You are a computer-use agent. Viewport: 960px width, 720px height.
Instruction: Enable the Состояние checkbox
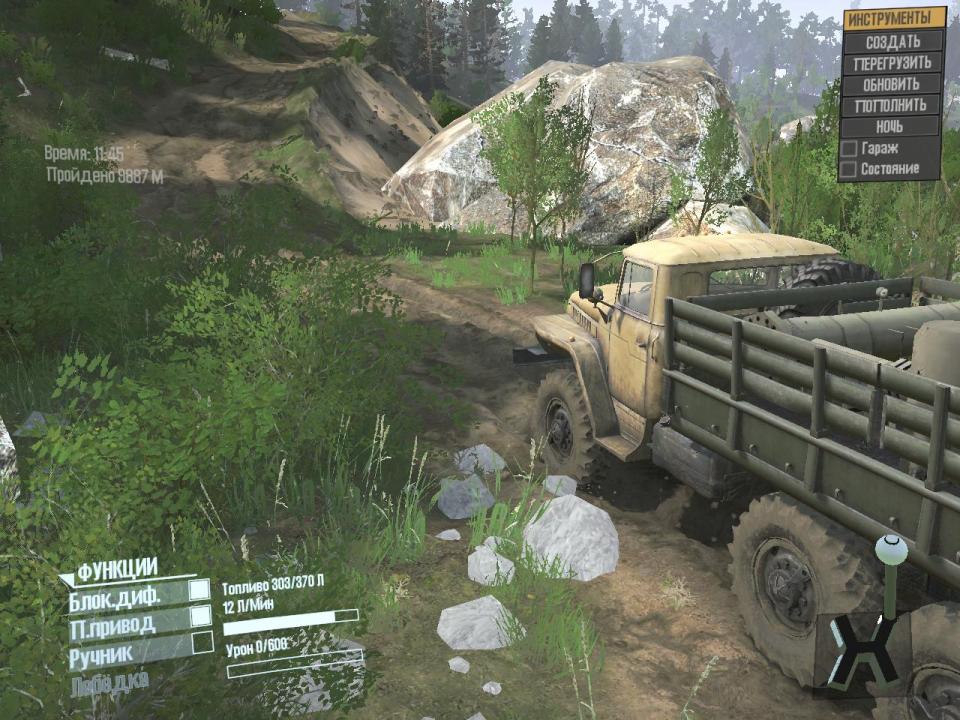849,169
